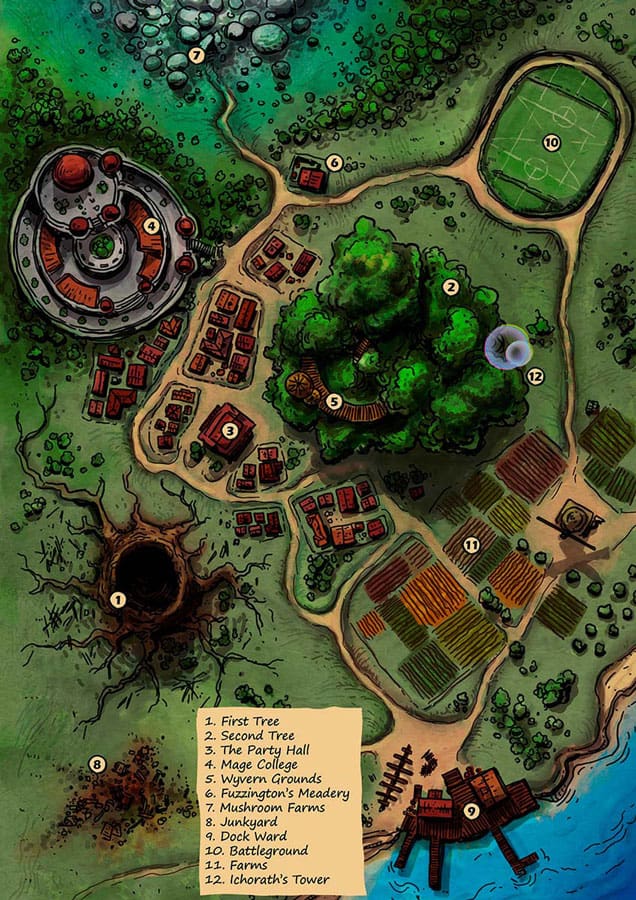
Task: Click marker 9 on the docks
Action: (x=471, y=811)
